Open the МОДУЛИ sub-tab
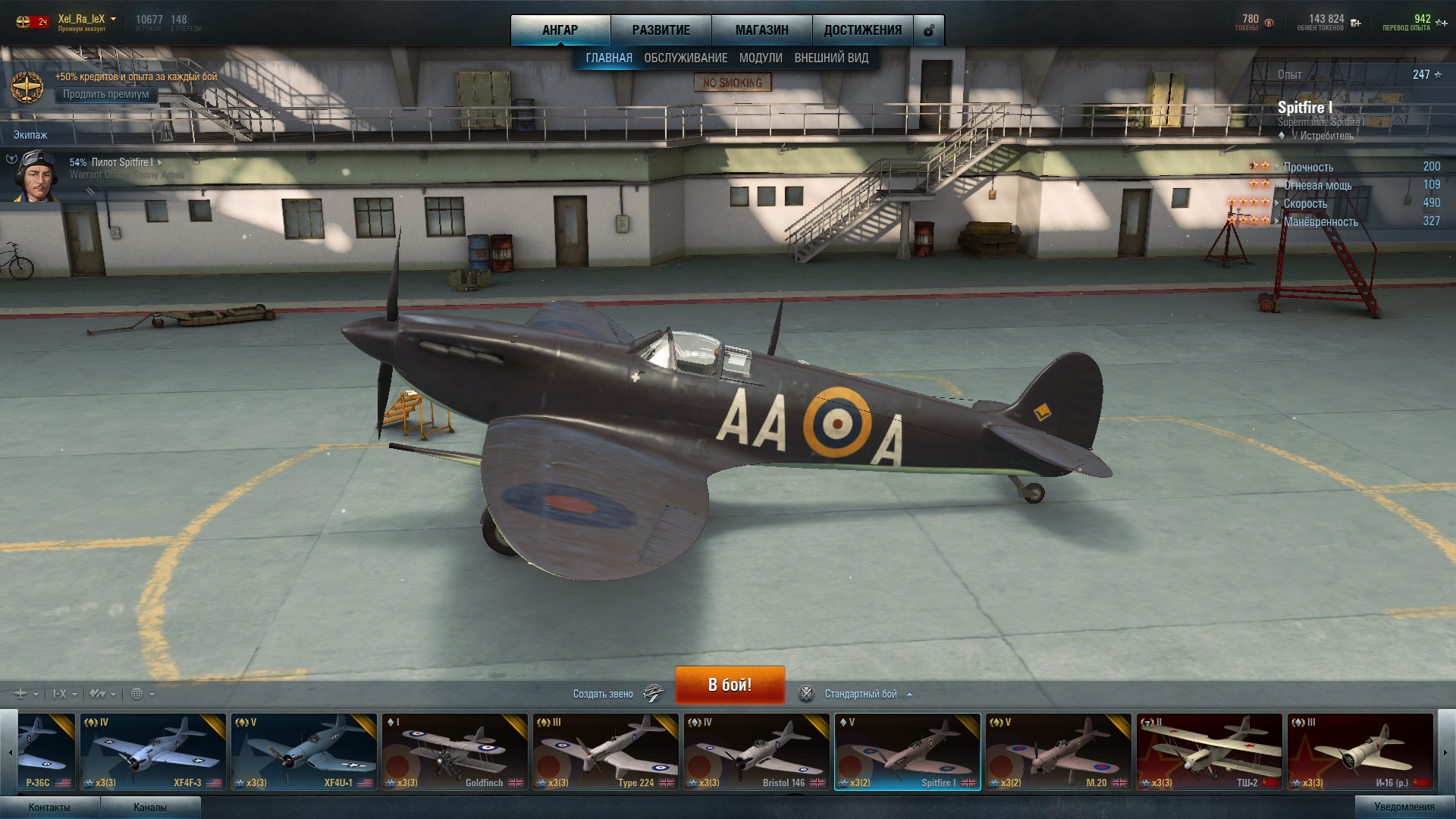Viewport: 1456px width, 819px height. [x=761, y=58]
